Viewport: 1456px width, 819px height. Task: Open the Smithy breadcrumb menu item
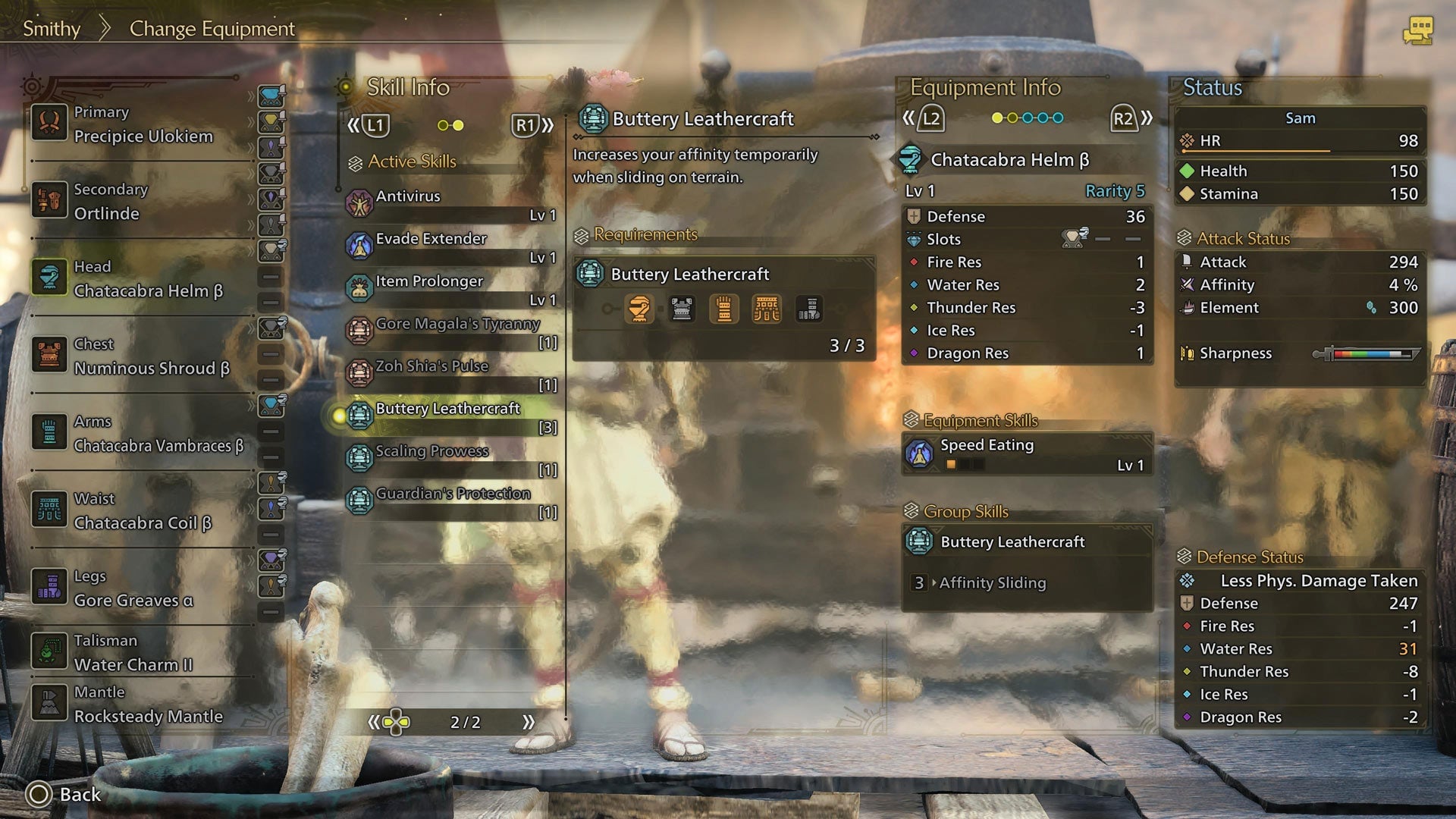pyautogui.click(x=51, y=29)
